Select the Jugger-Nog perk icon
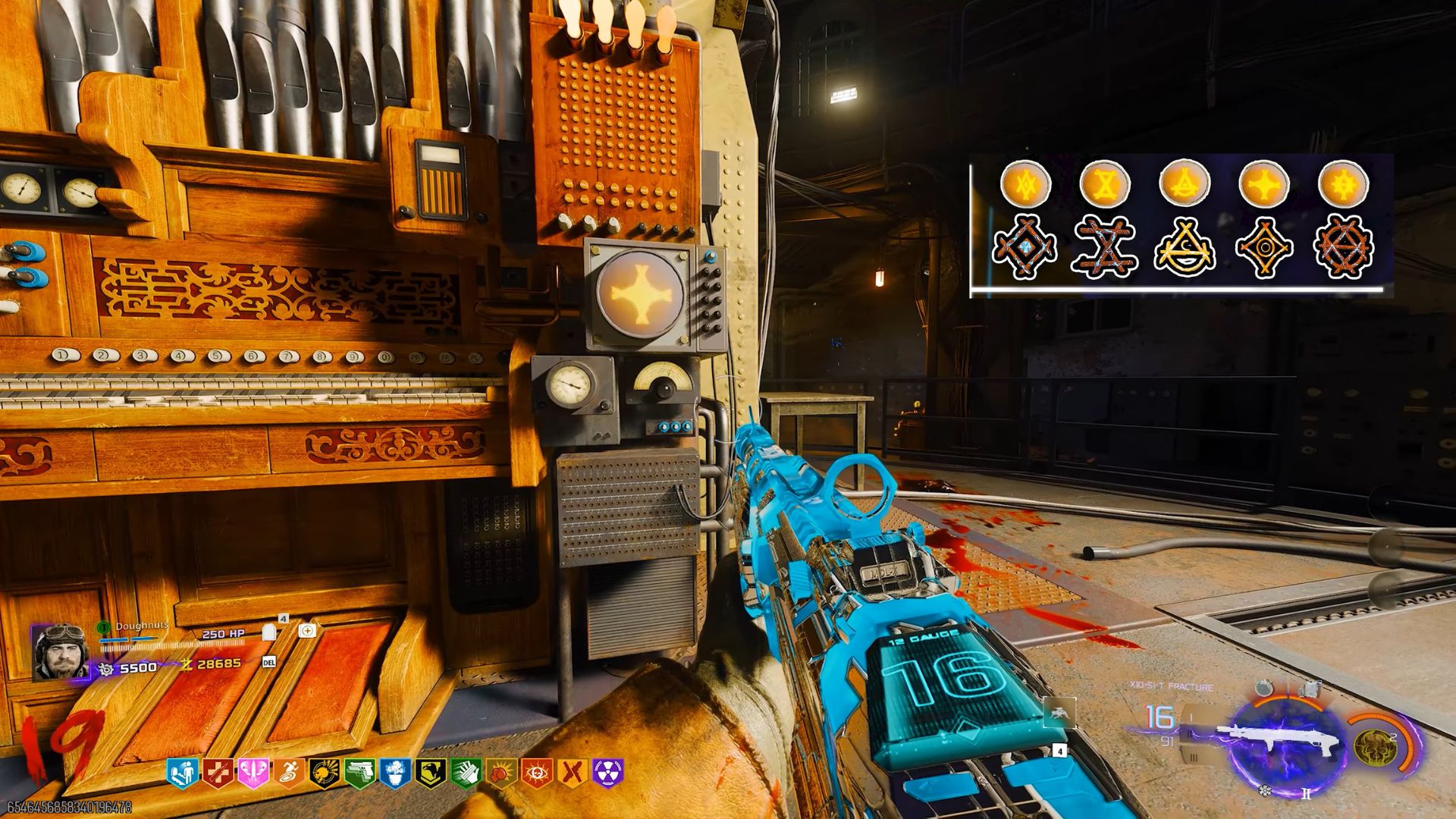Viewport: 1456px width, 819px height. tap(216, 770)
